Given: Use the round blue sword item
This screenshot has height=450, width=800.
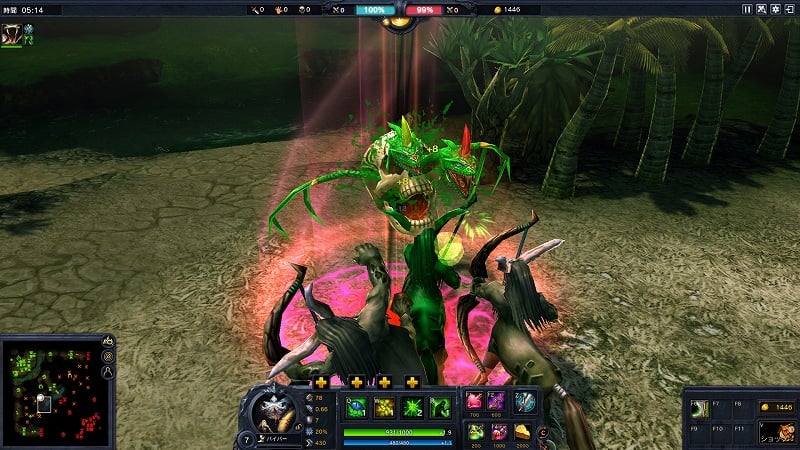Looking at the screenshot, I should point(524,401).
